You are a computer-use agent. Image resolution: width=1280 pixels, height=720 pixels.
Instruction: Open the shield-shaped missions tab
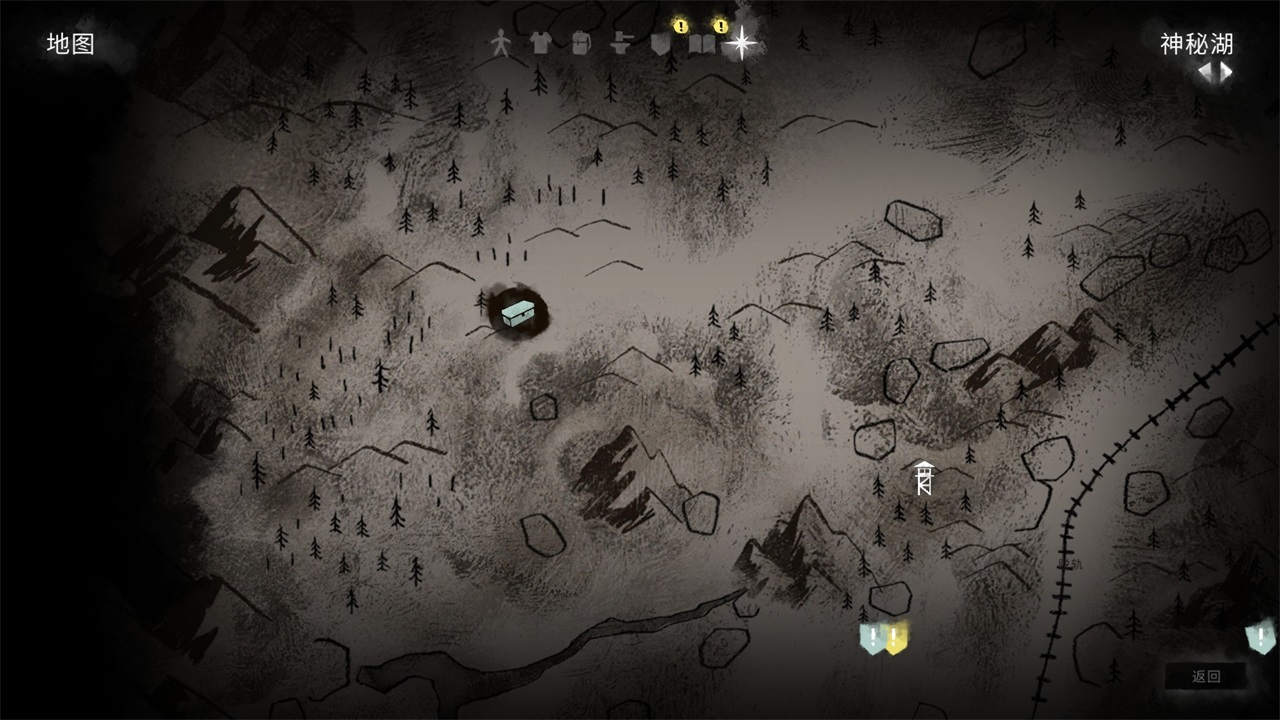tap(660, 44)
